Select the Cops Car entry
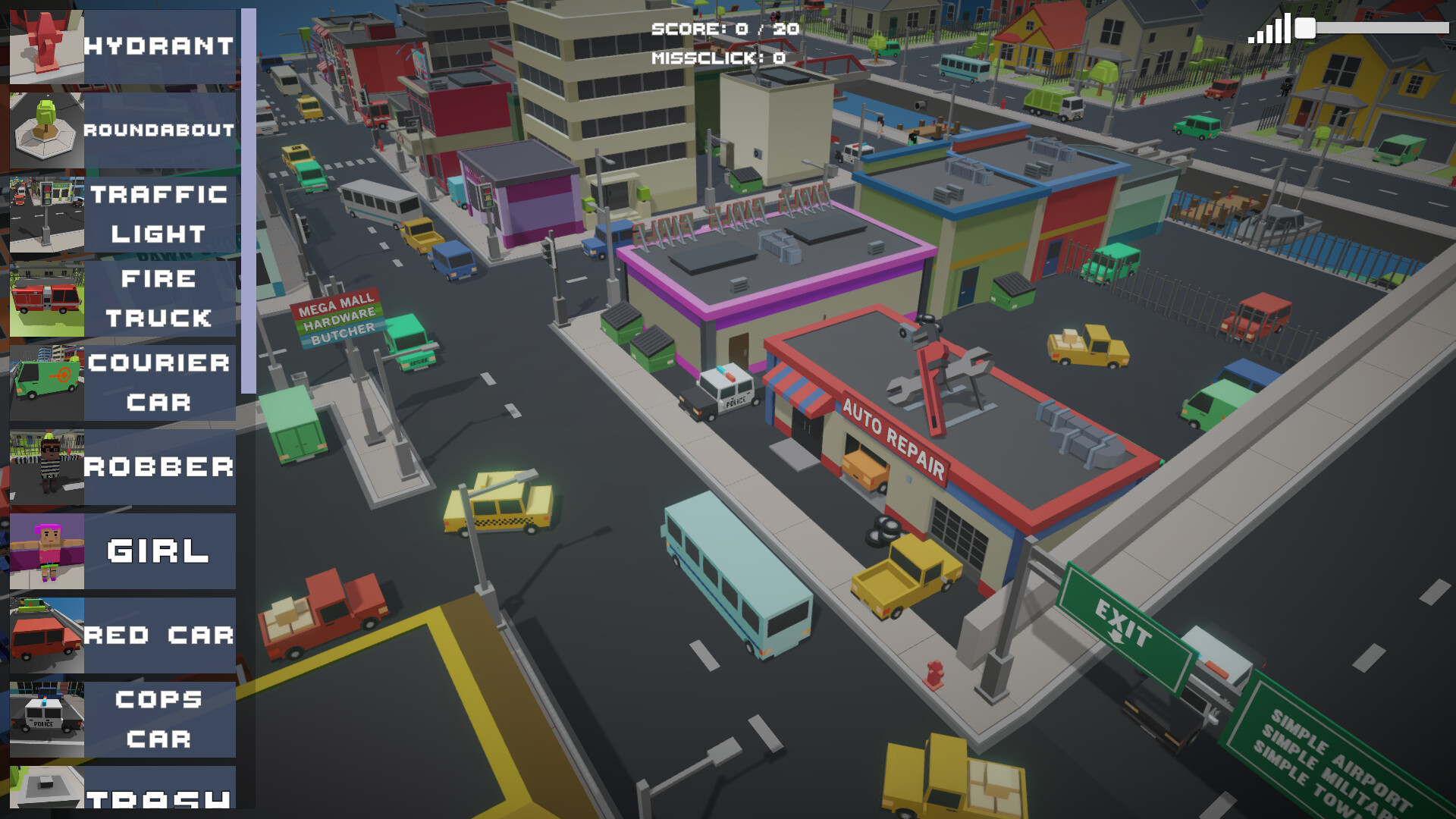The width and height of the screenshot is (1456, 819). pos(123,720)
